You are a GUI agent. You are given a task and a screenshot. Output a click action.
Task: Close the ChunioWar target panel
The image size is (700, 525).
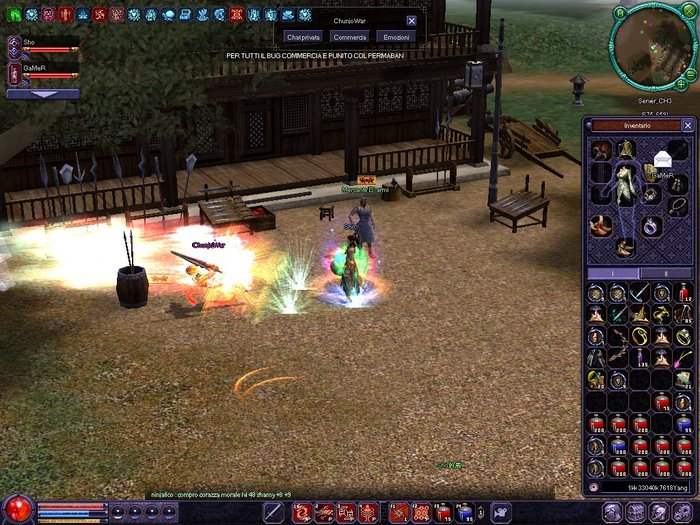tap(411, 20)
